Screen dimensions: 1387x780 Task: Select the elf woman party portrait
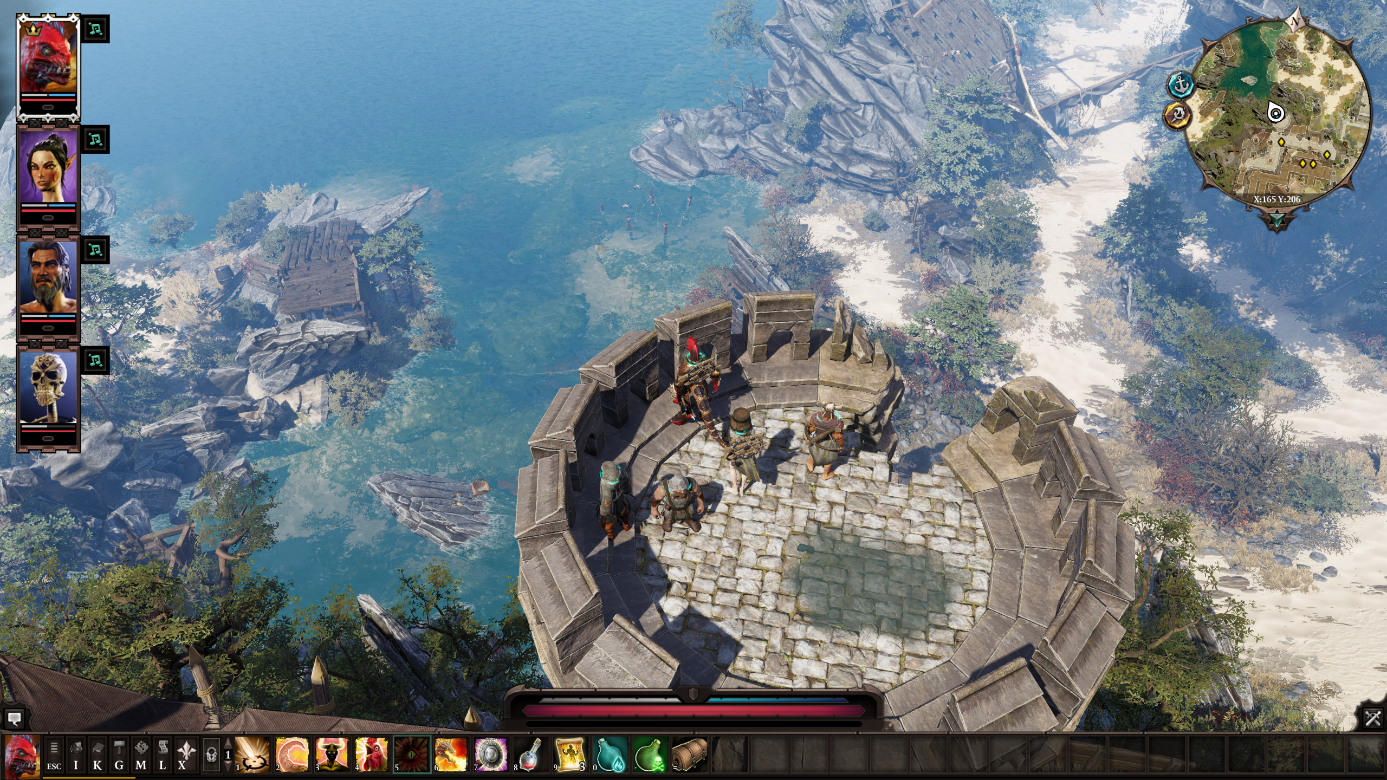tap(48, 167)
